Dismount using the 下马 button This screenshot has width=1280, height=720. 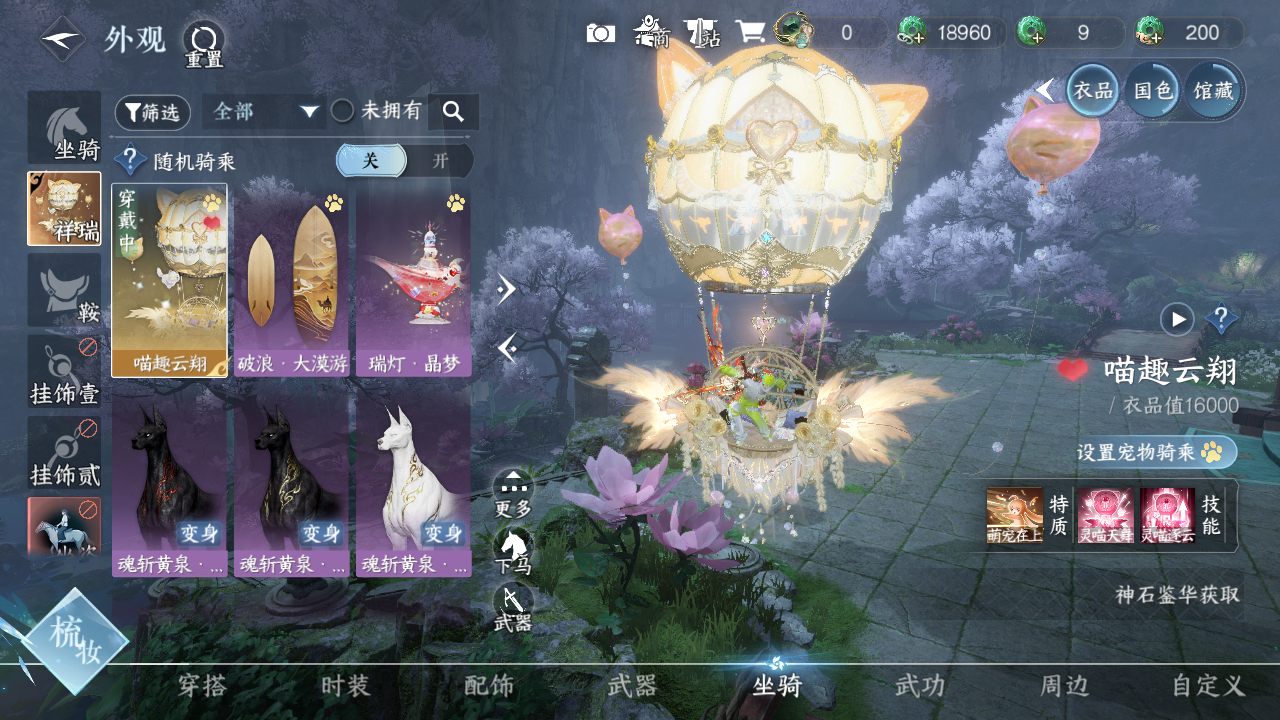pyautogui.click(x=513, y=550)
